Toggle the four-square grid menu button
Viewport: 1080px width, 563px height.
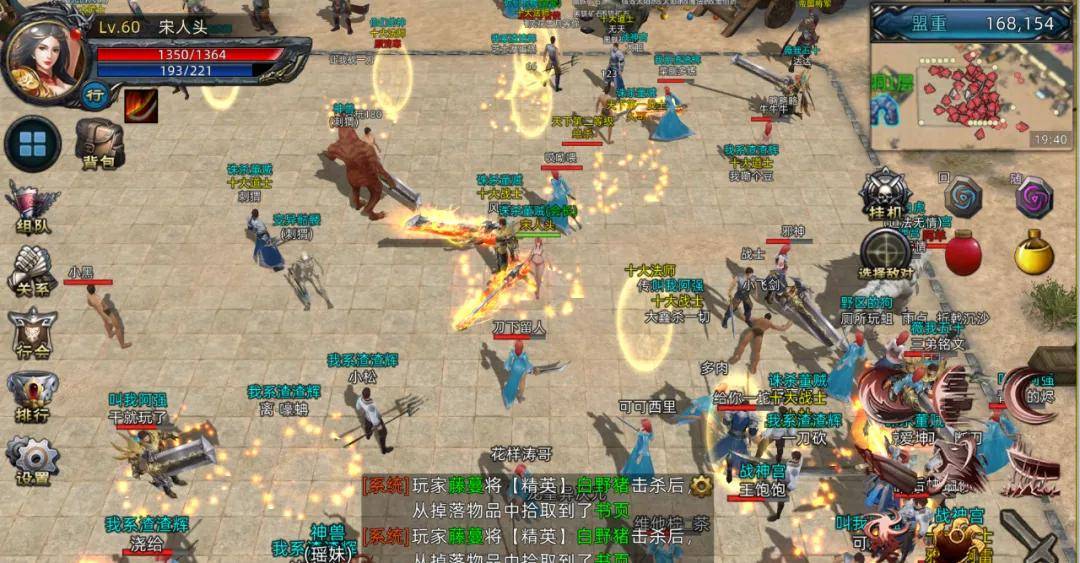(33, 143)
